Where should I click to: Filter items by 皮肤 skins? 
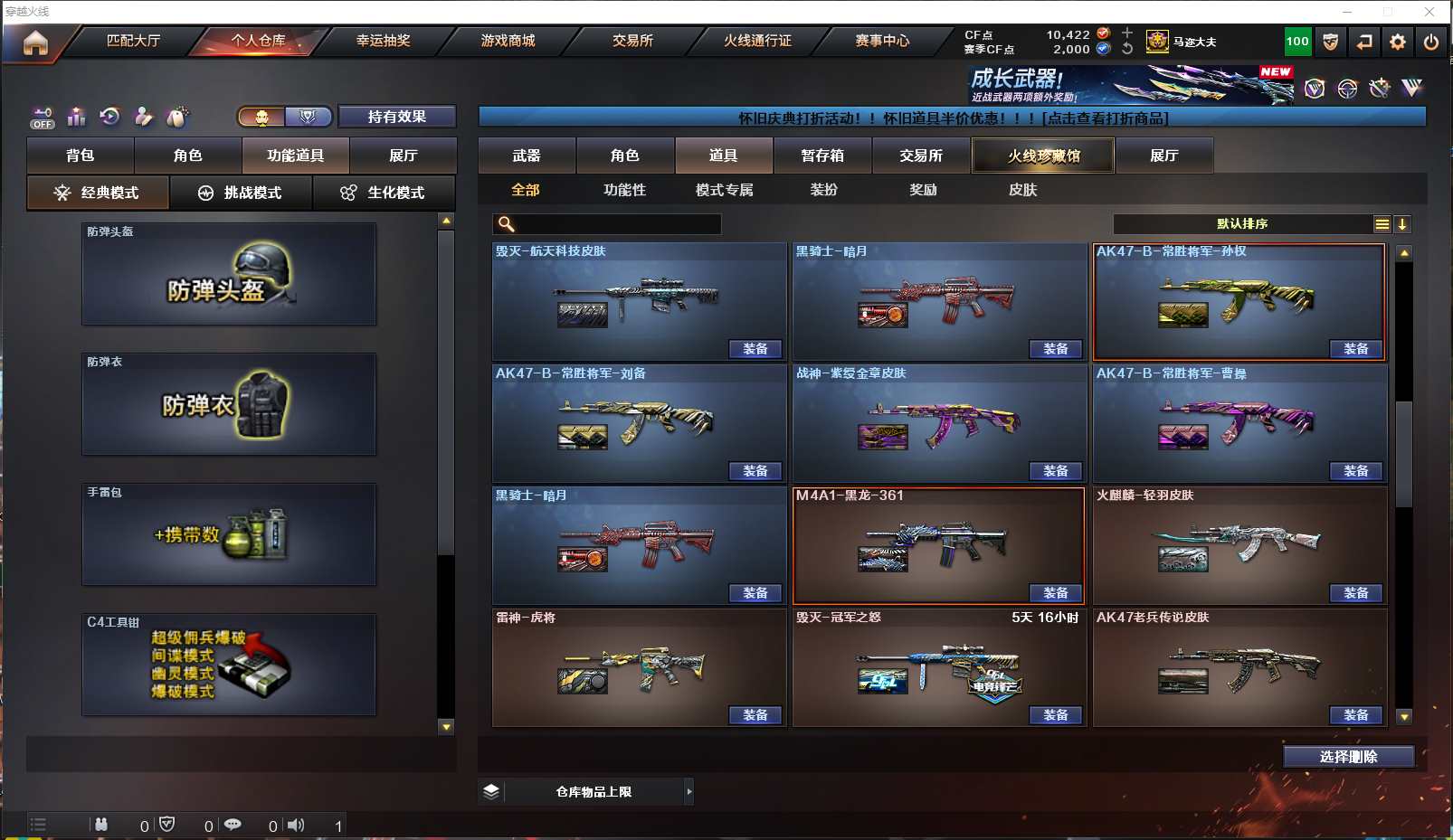[x=1022, y=190]
